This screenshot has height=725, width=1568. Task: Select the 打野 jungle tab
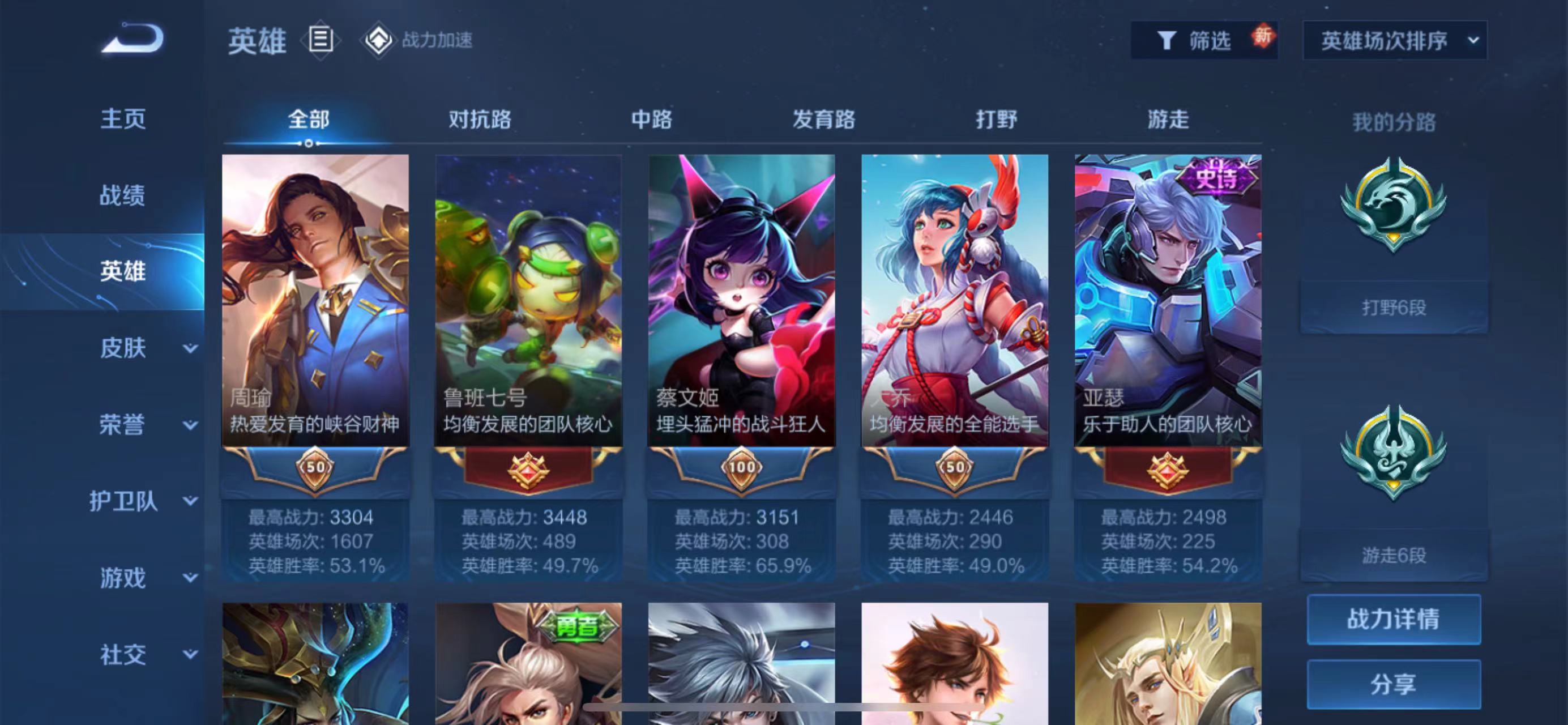tap(996, 120)
